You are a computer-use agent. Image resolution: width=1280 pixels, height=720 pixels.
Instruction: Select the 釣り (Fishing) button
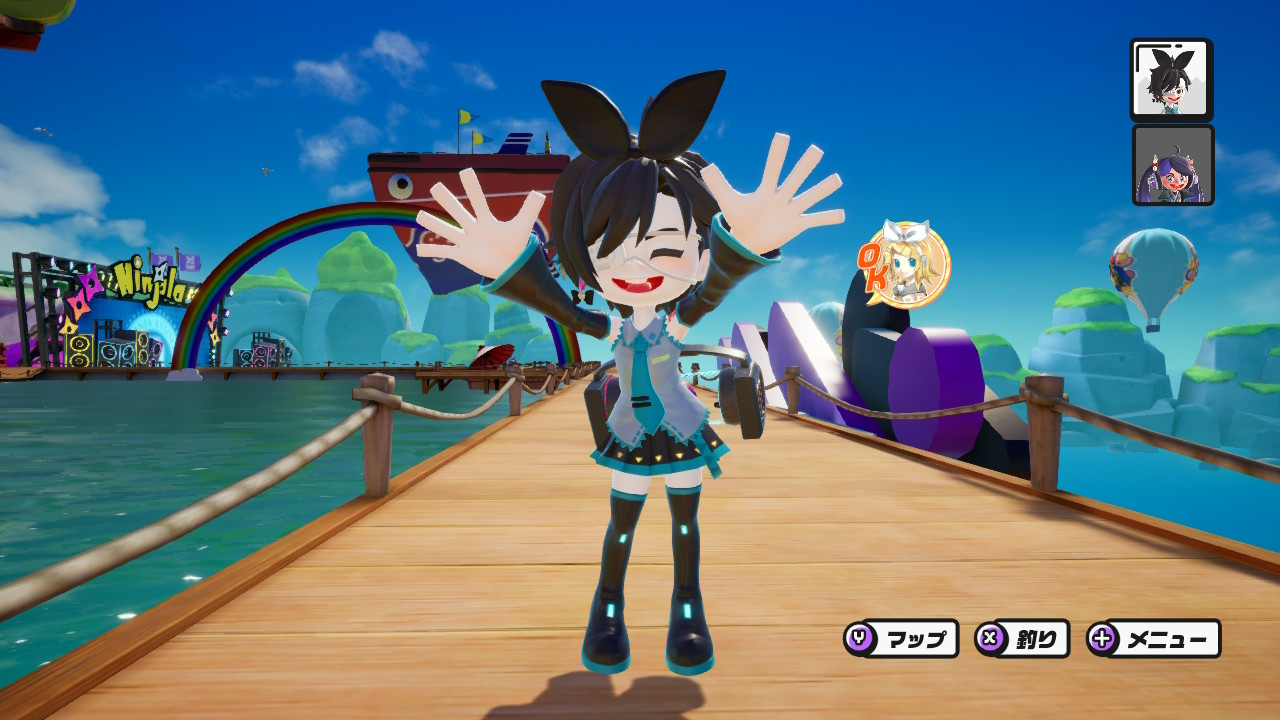point(1022,638)
